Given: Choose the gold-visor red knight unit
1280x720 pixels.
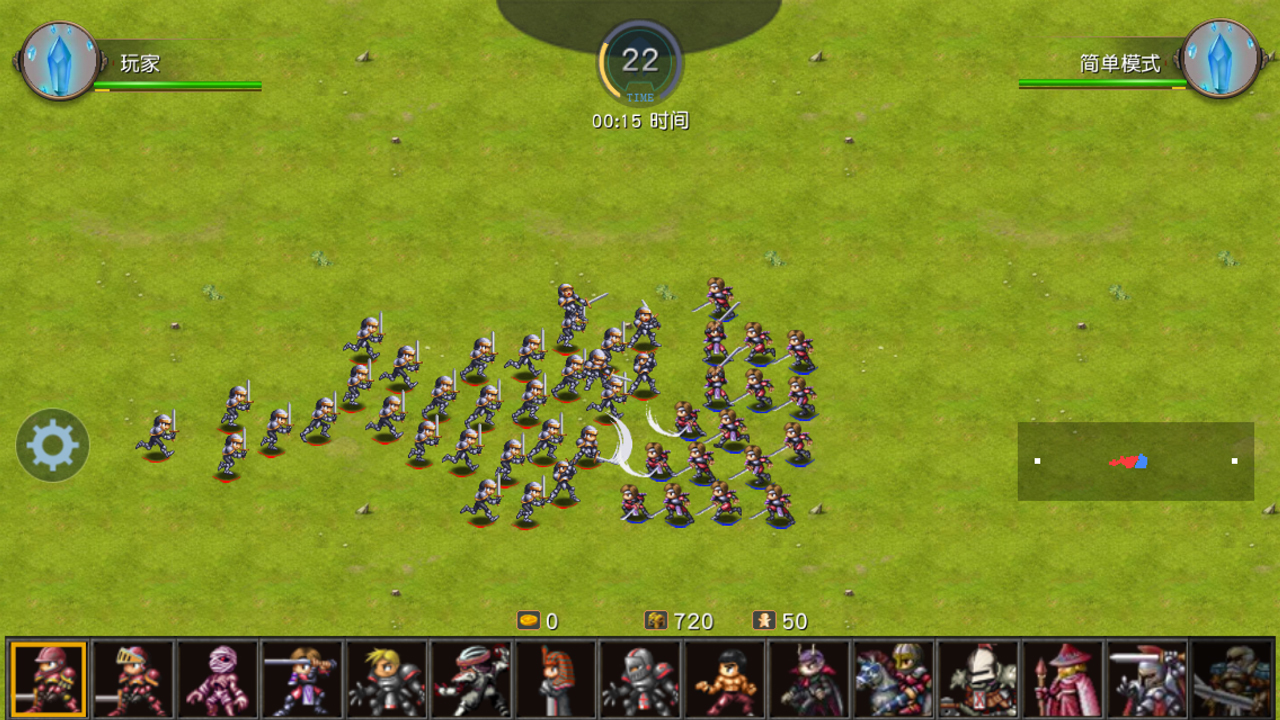Looking at the screenshot, I should pyautogui.click(x=133, y=680).
